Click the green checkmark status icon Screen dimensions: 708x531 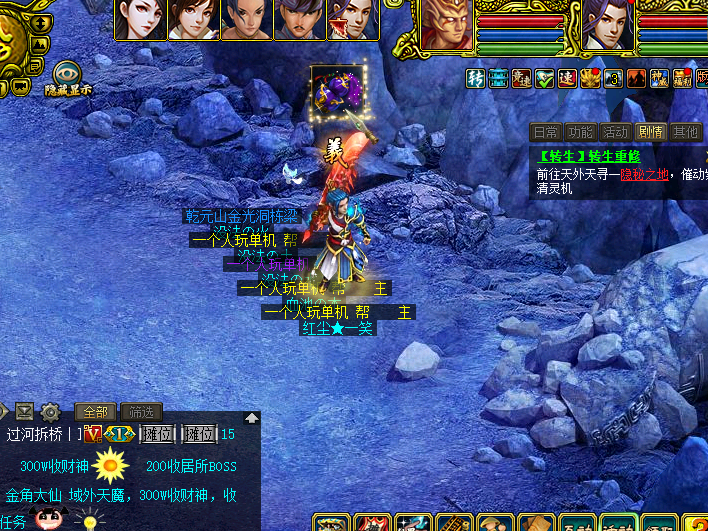tap(544, 78)
